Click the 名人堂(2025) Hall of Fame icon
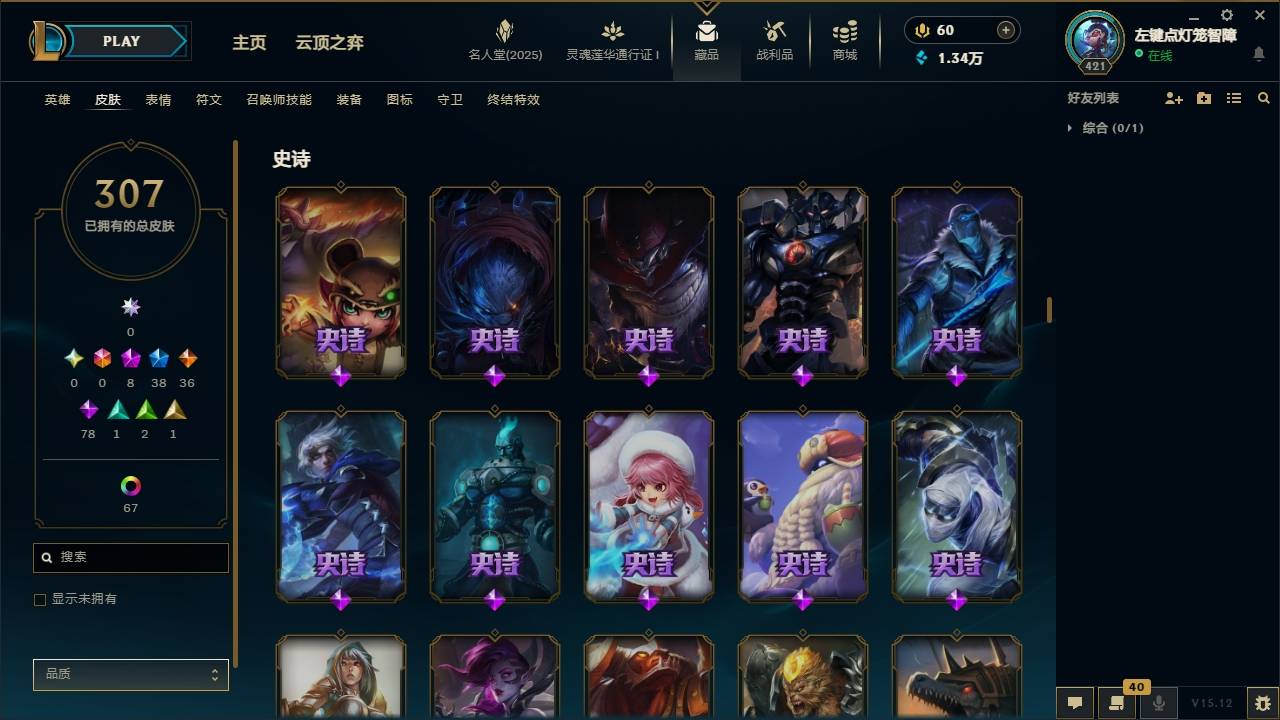This screenshot has height=720, width=1280. click(x=504, y=30)
